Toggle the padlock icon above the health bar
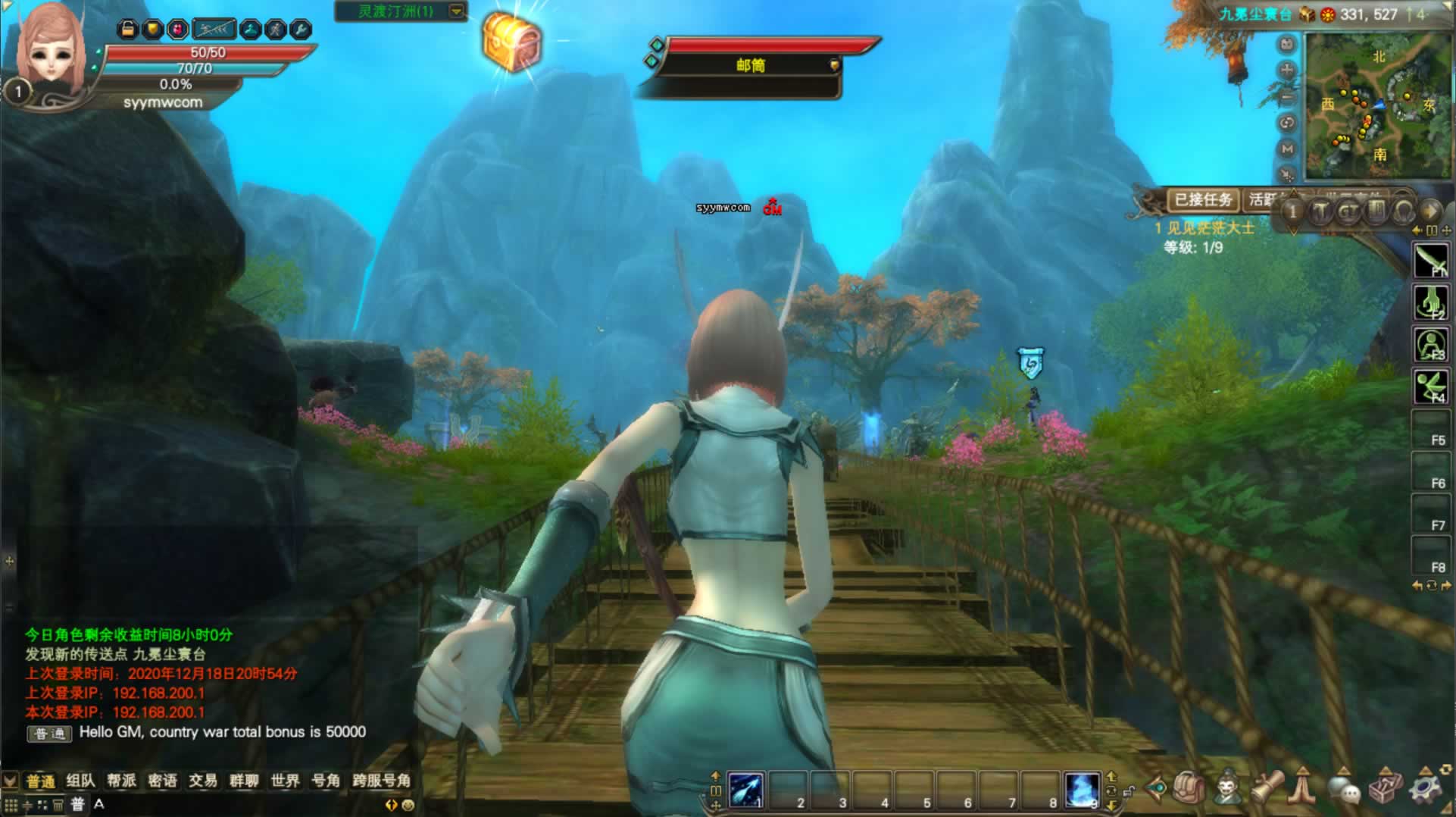Image resolution: width=1456 pixels, height=817 pixels. 127,30
